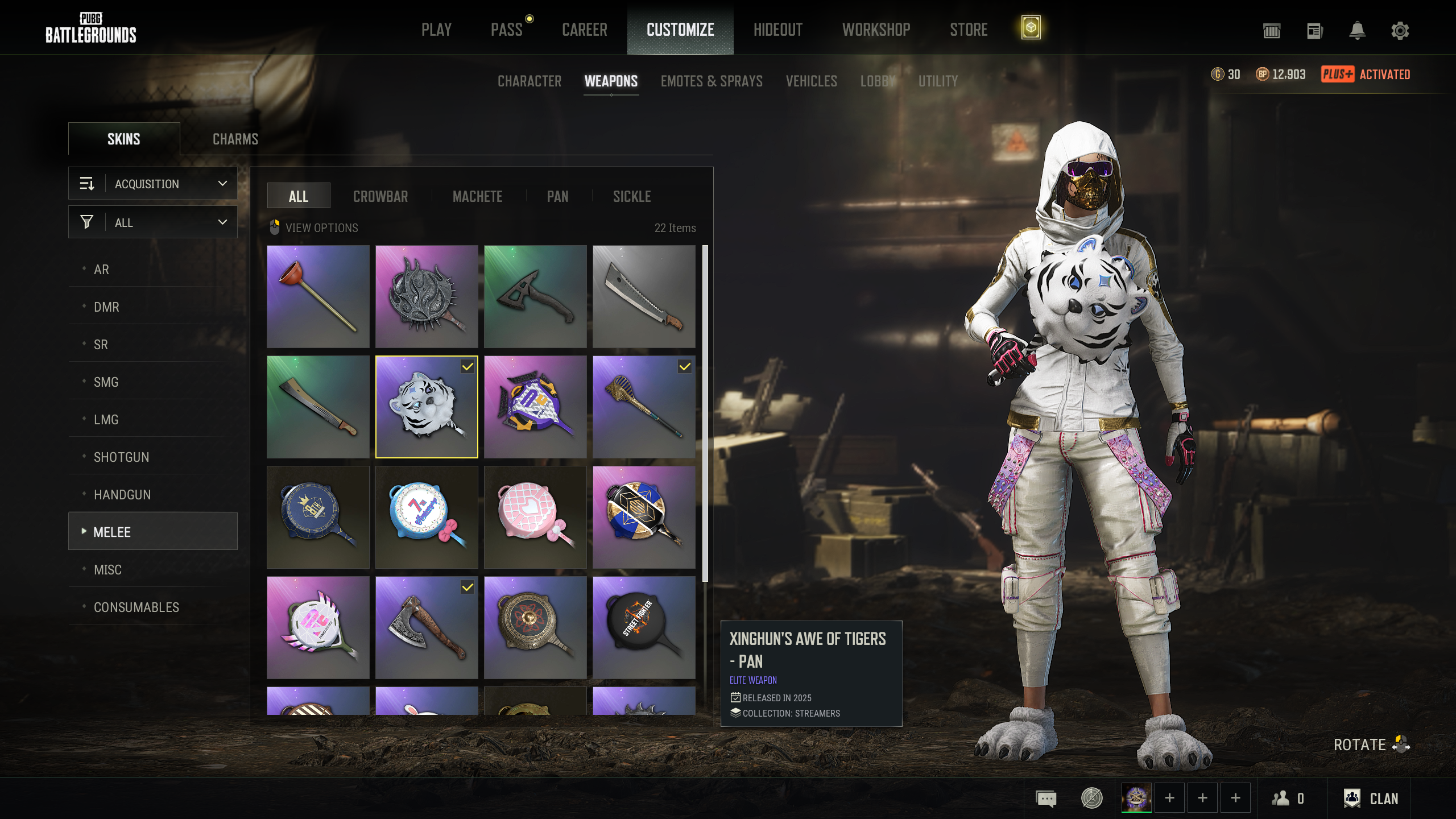Viewport: 1456px width, 819px height.
Task: Select the Handgun weapon category
Action: pyautogui.click(x=122, y=495)
